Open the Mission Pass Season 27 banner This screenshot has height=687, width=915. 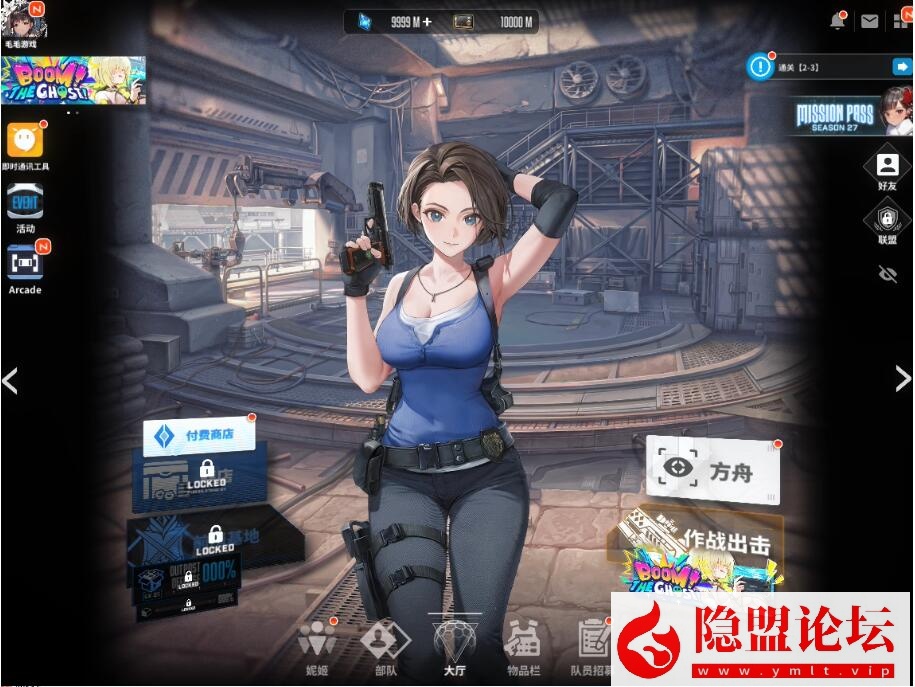[x=848, y=116]
